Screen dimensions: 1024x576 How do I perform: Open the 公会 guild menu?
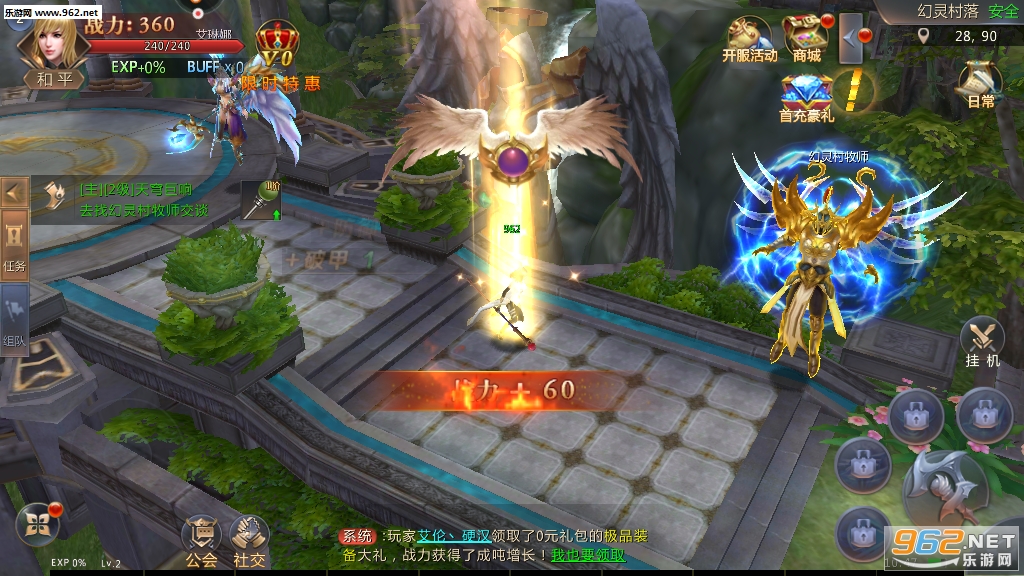(x=201, y=543)
